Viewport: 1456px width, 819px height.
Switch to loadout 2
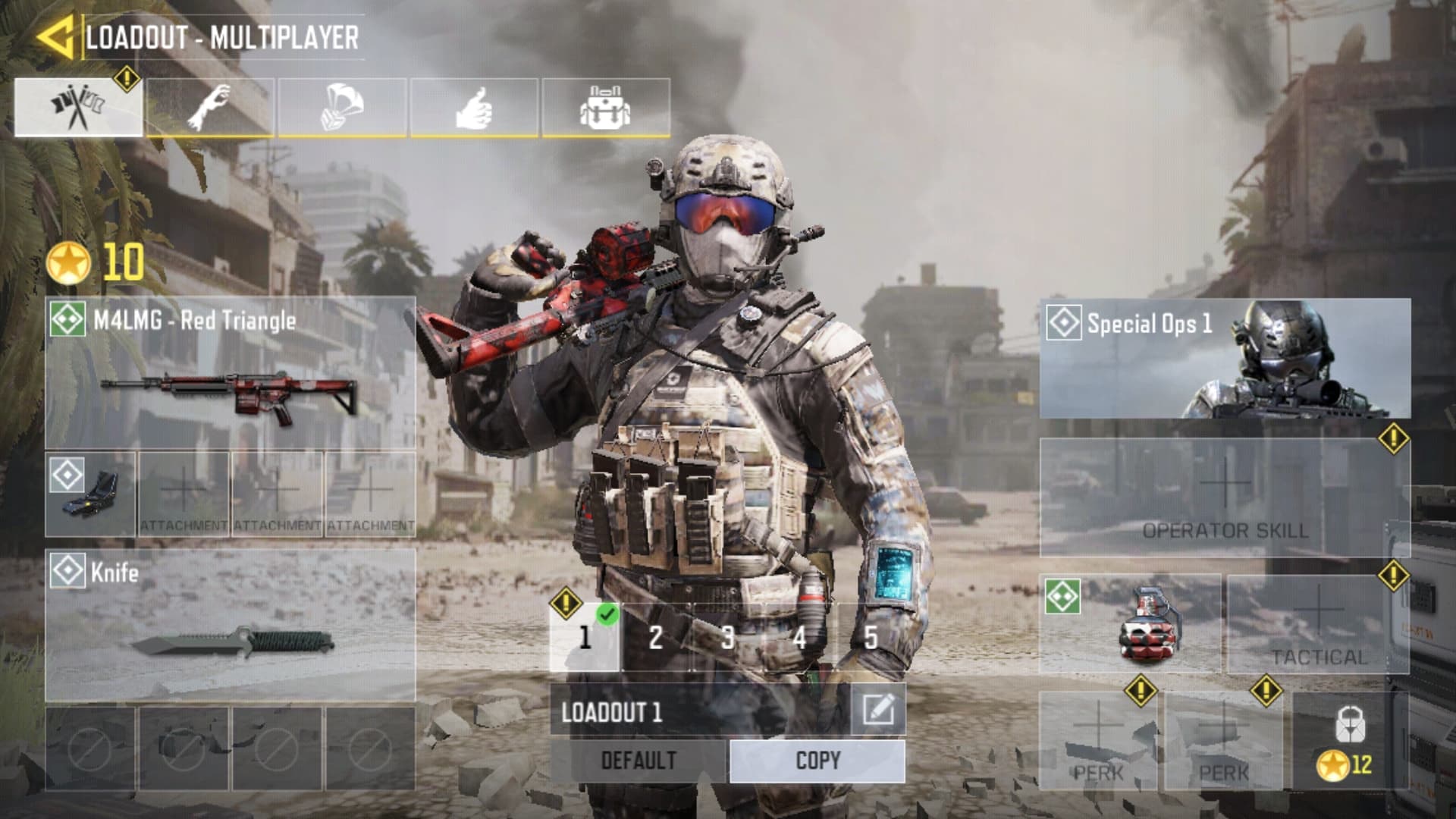coord(656,637)
